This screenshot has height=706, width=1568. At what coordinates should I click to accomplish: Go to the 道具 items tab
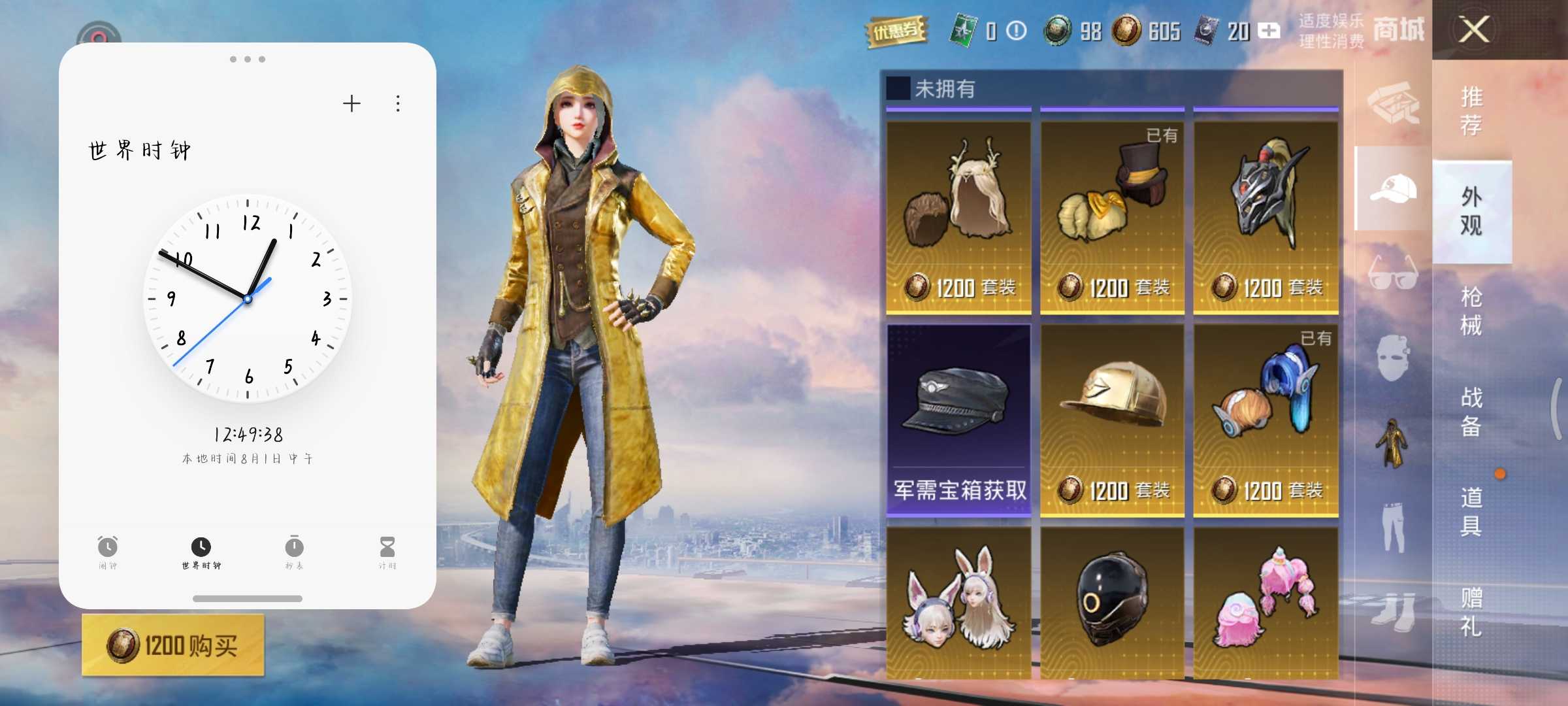[1471, 511]
